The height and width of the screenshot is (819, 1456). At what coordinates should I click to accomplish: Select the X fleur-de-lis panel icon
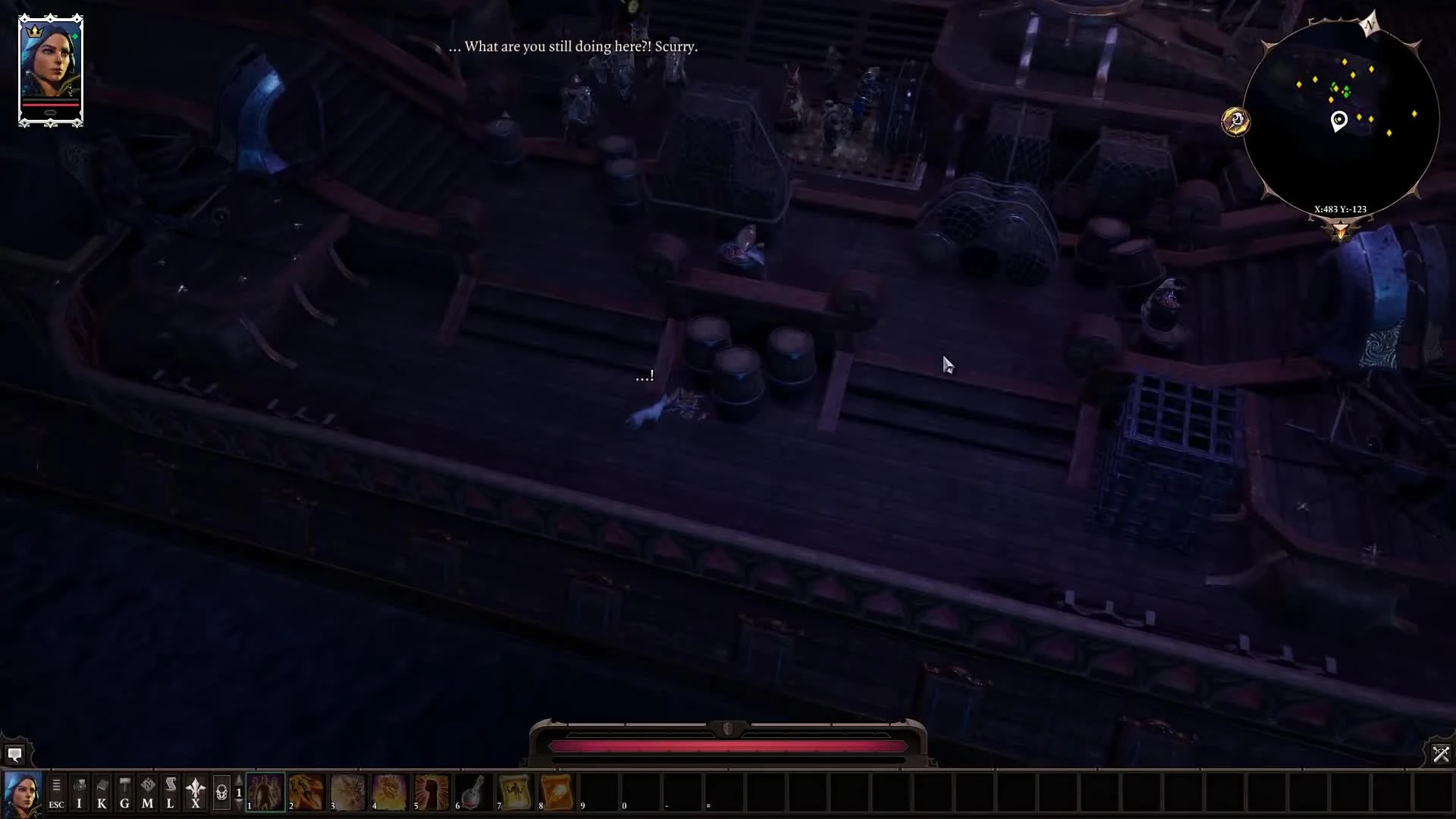point(196,793)
